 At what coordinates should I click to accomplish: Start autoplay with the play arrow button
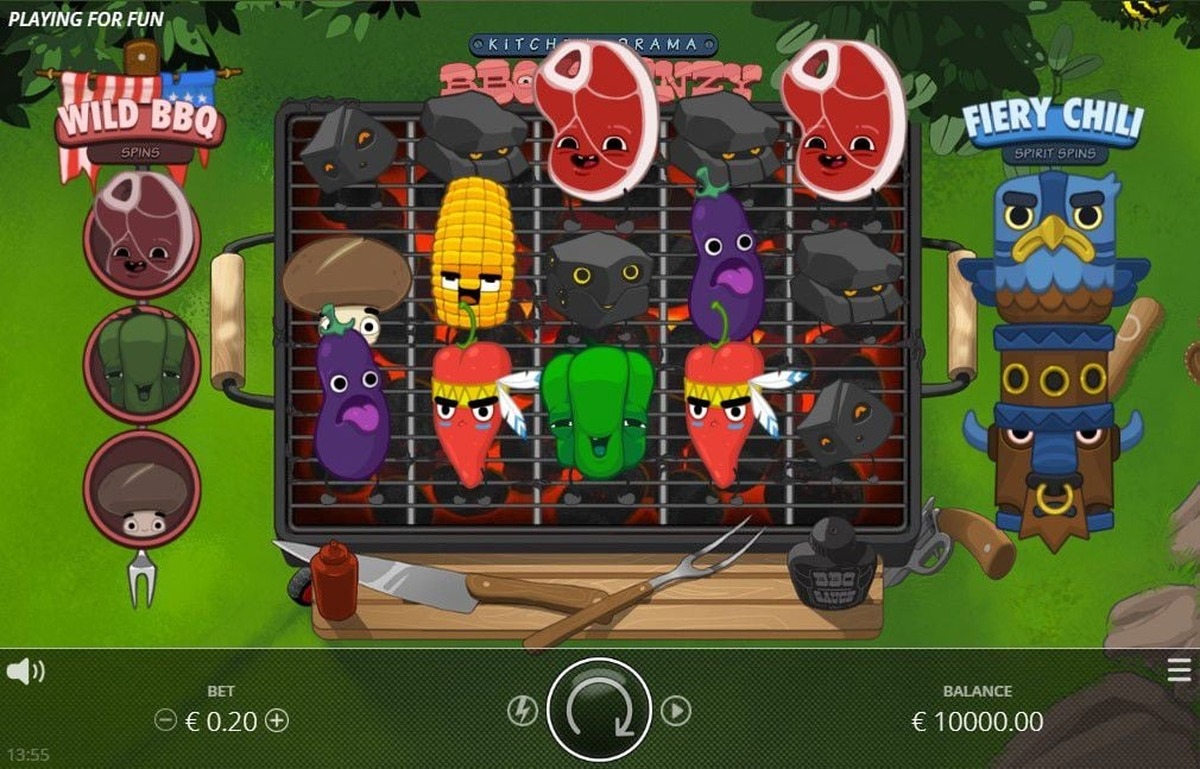677,711
